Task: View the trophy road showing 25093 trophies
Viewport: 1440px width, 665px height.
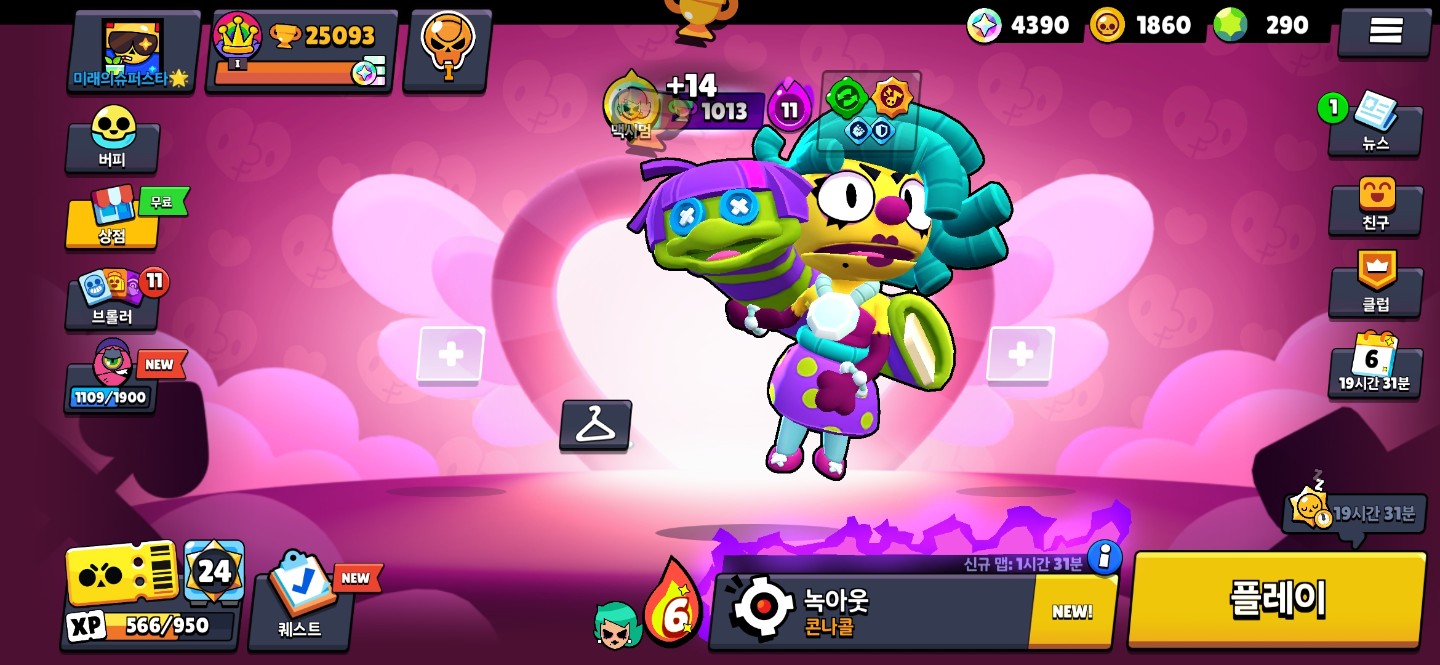Action: pos(301,52)
